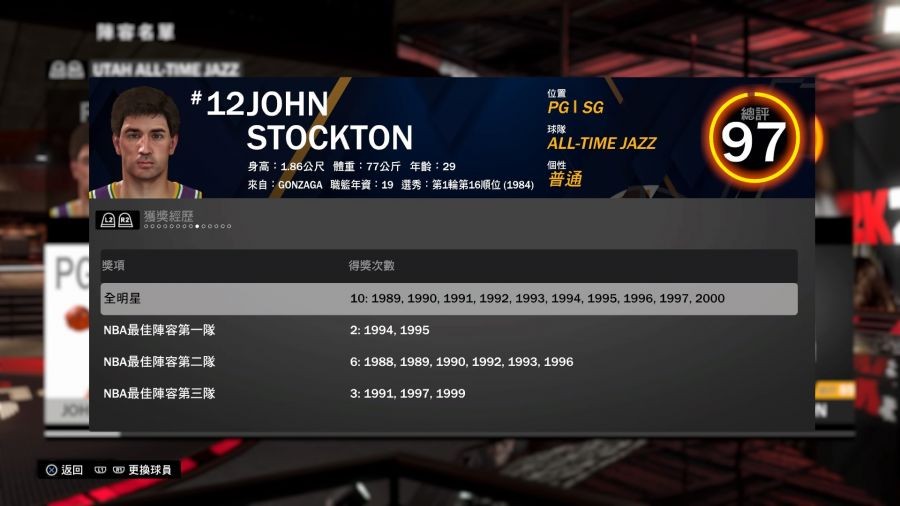Choose the NBA最佳陣容第二隊 award row
Viewport: 900px width, 506px height.
point(449,362)
